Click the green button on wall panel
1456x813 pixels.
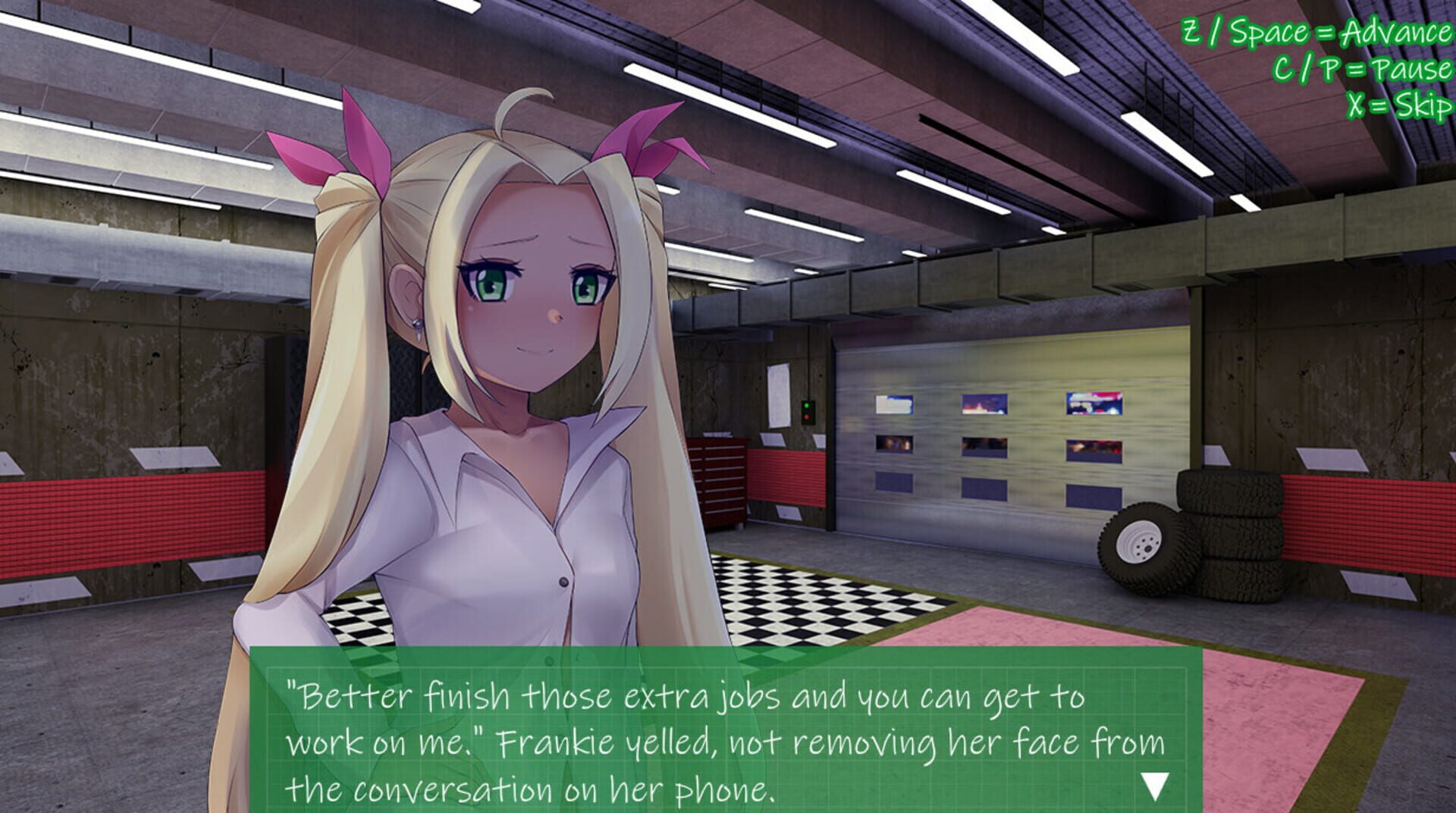(x=807, y=406)
